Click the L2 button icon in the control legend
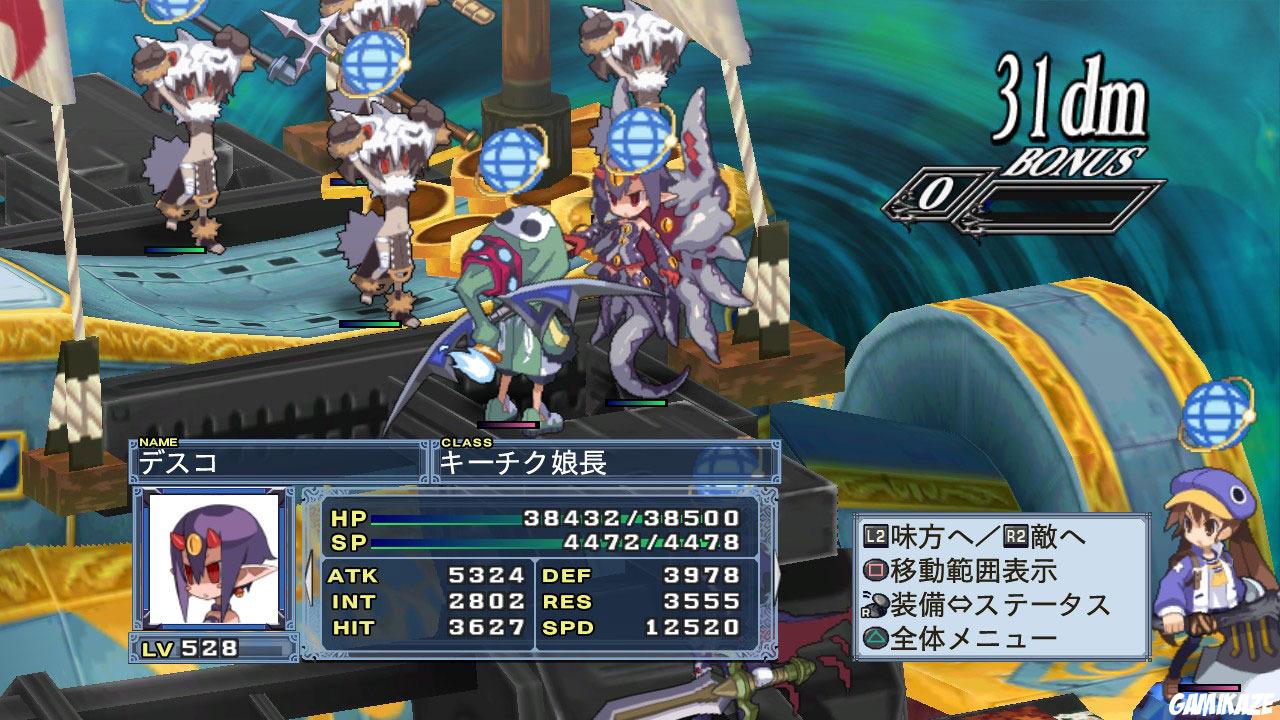This screenshot has width=1280, height=720. point(875,535)
